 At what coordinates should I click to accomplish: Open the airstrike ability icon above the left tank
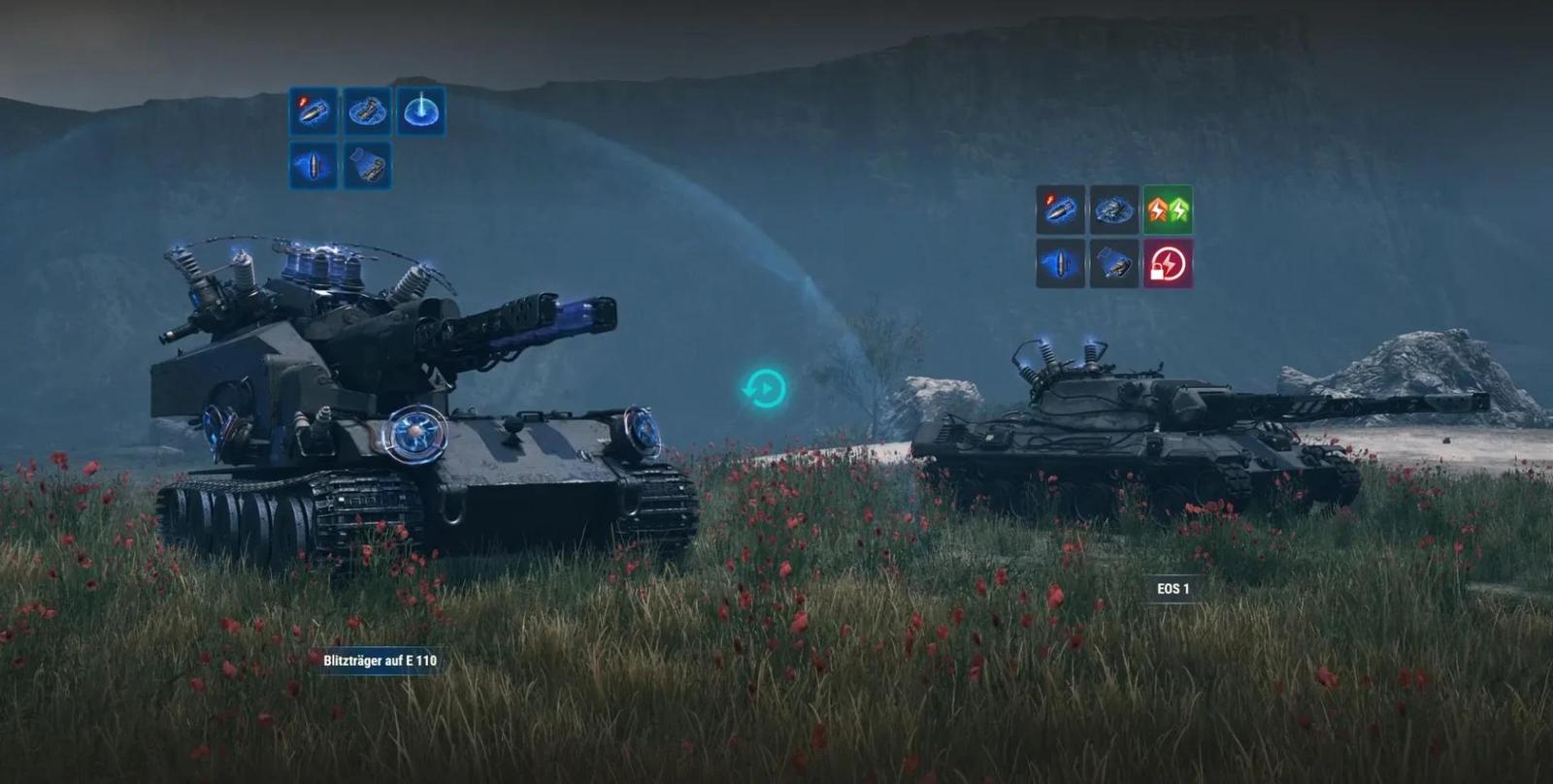tap(419, 111)
